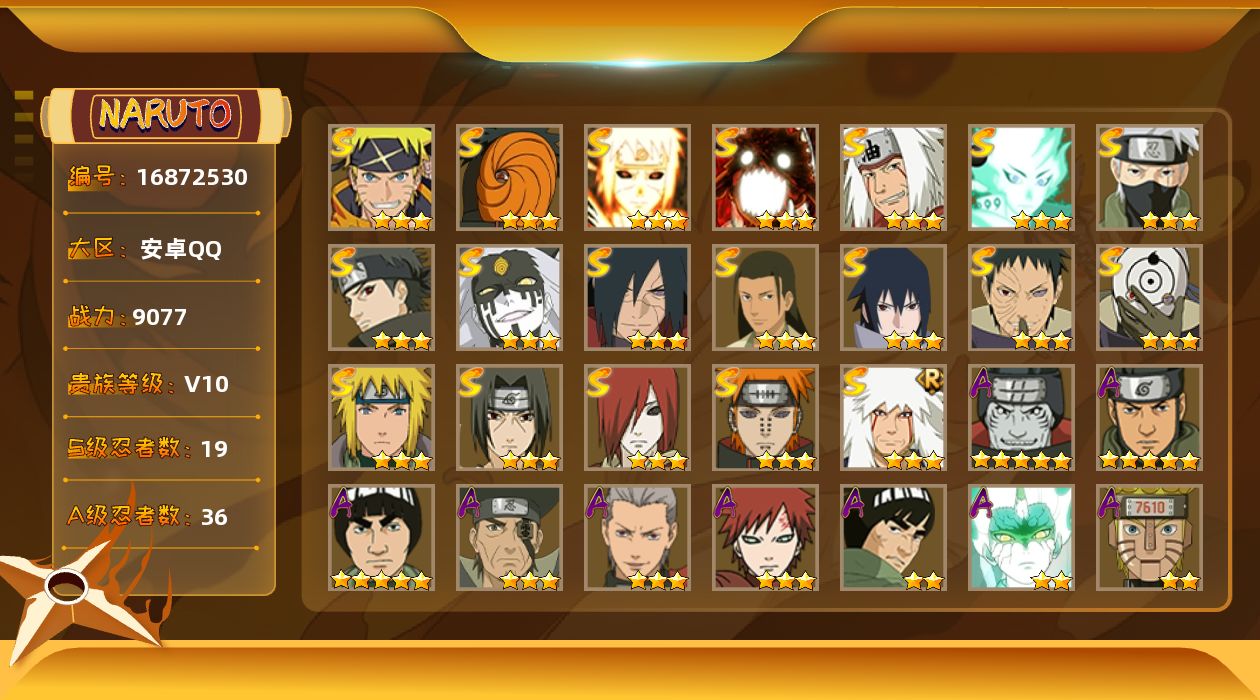Choose the Hashirama portrait with long brown hair
The height and width of the screenshot is (700, 1260).
[x=765, y=297]
